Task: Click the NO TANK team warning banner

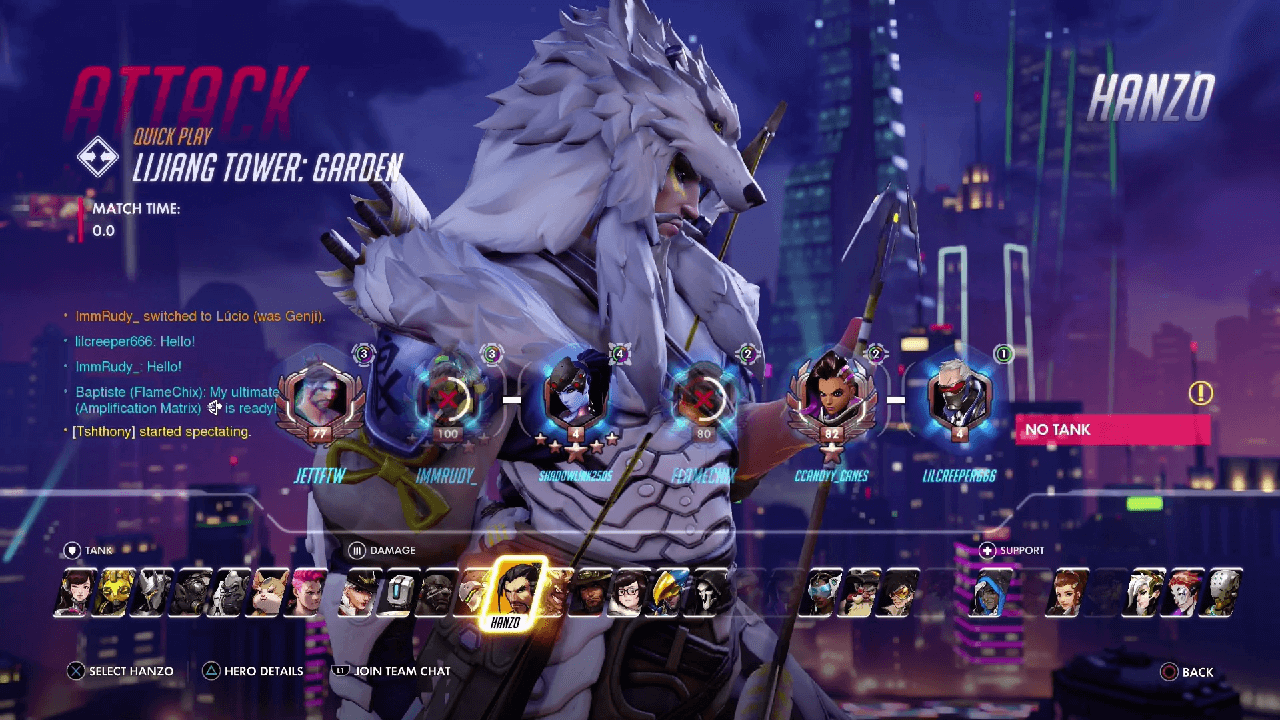Action: click(x=1112, y=430)
